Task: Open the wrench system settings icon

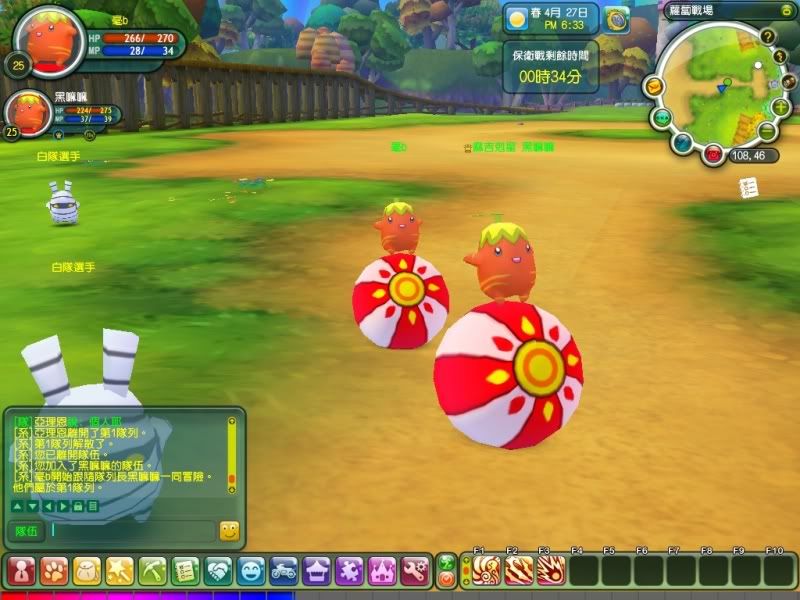Action: pos(415,571)
